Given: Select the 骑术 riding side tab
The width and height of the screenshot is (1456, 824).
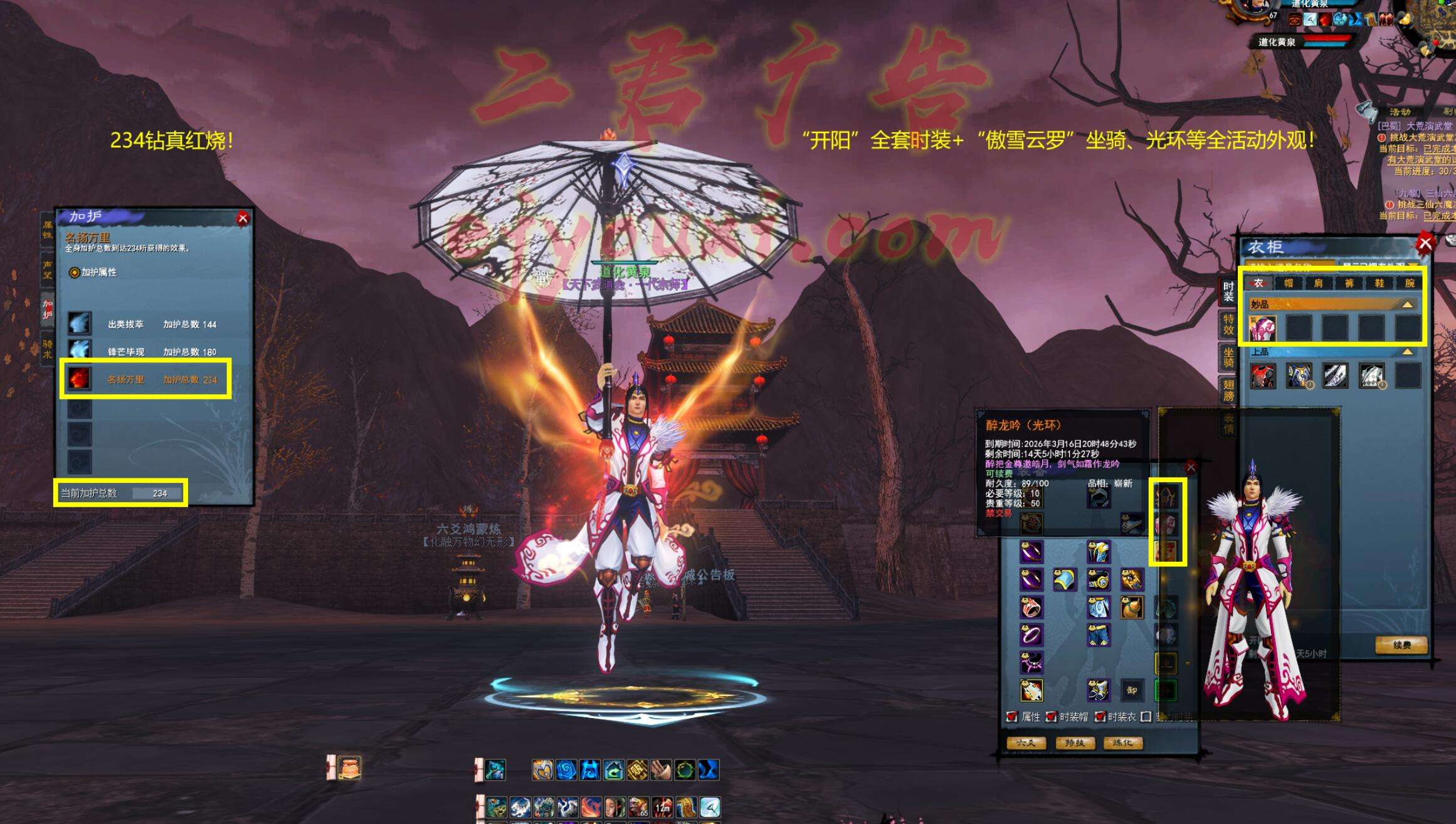Looking at the screenshot, I should (x=48, y=349).
